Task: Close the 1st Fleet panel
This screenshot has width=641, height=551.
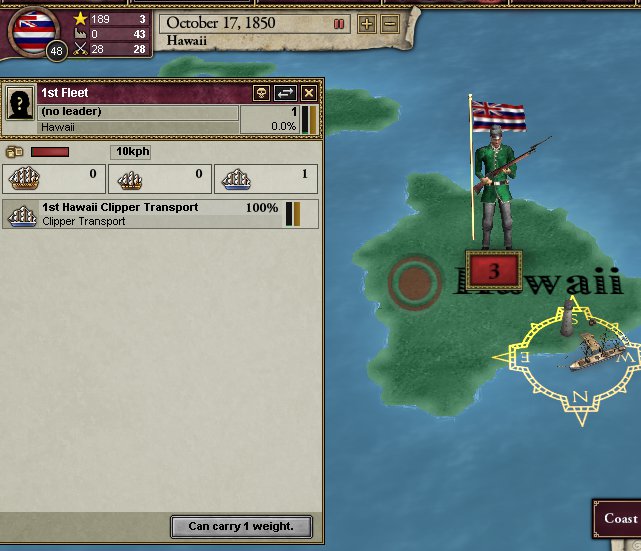Action: pyautogui.click(x=309, y=93)
